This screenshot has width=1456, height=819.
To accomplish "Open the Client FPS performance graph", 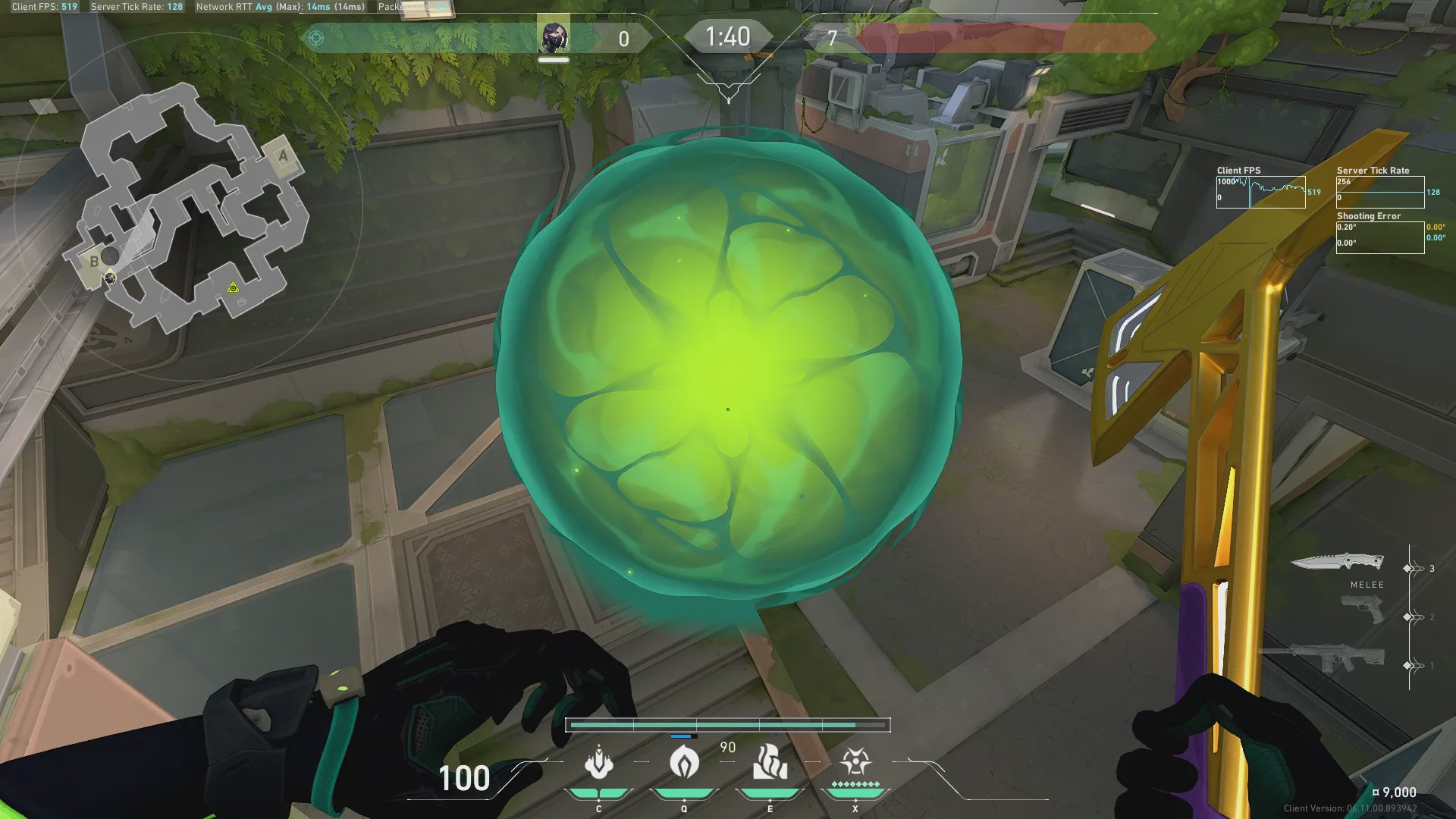I will pos(1260,192).
